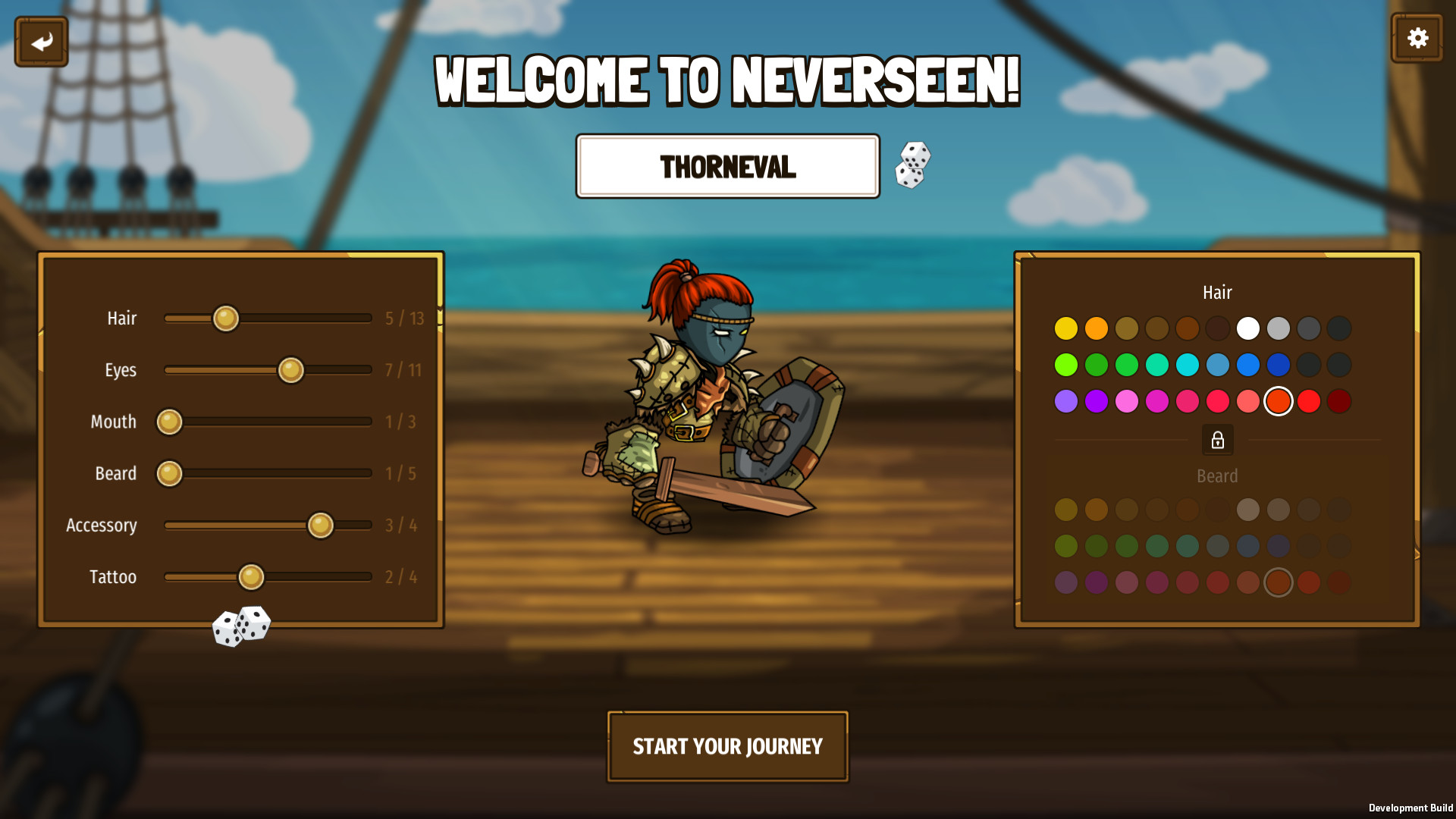This screenshot has width=1456, height=819.
Task: Change the Beard slider value
Action: tap(168, 473)
